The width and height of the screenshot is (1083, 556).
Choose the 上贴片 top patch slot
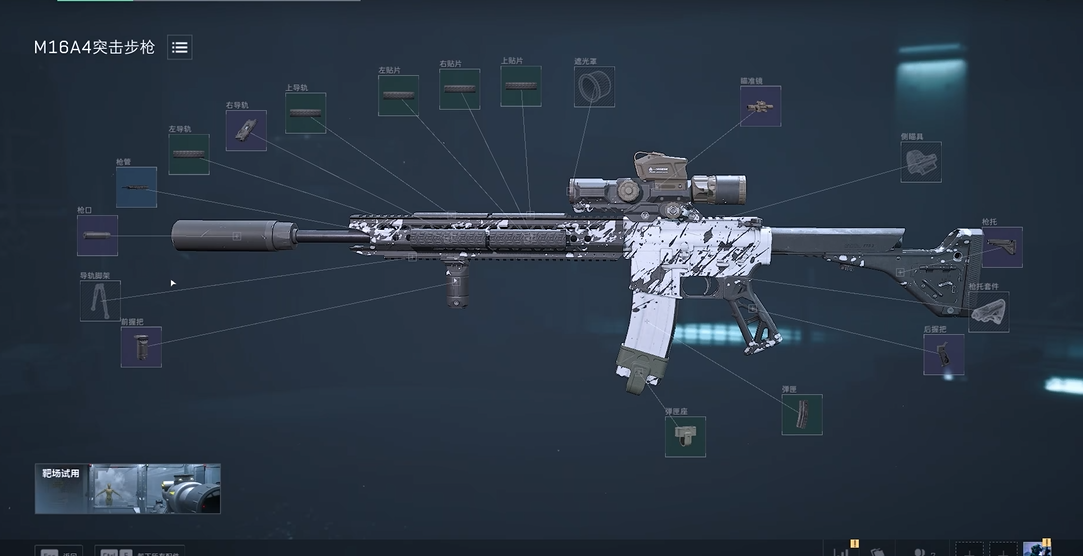coord(520,86)
